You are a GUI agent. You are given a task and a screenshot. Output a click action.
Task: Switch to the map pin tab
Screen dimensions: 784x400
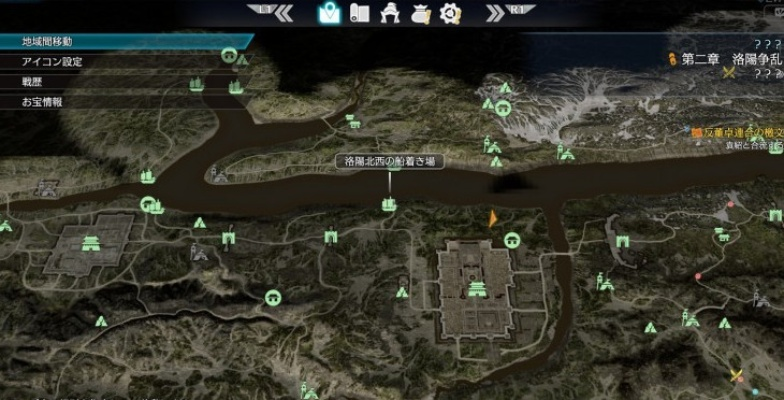pyautogui.click(x=329, y=13)
